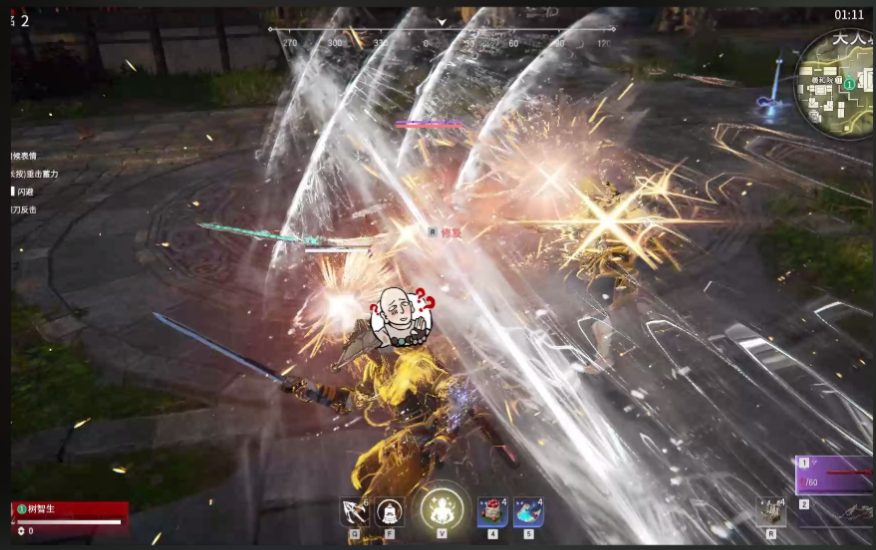
Task: Use the bell skill icon
Action: point(389,512)
